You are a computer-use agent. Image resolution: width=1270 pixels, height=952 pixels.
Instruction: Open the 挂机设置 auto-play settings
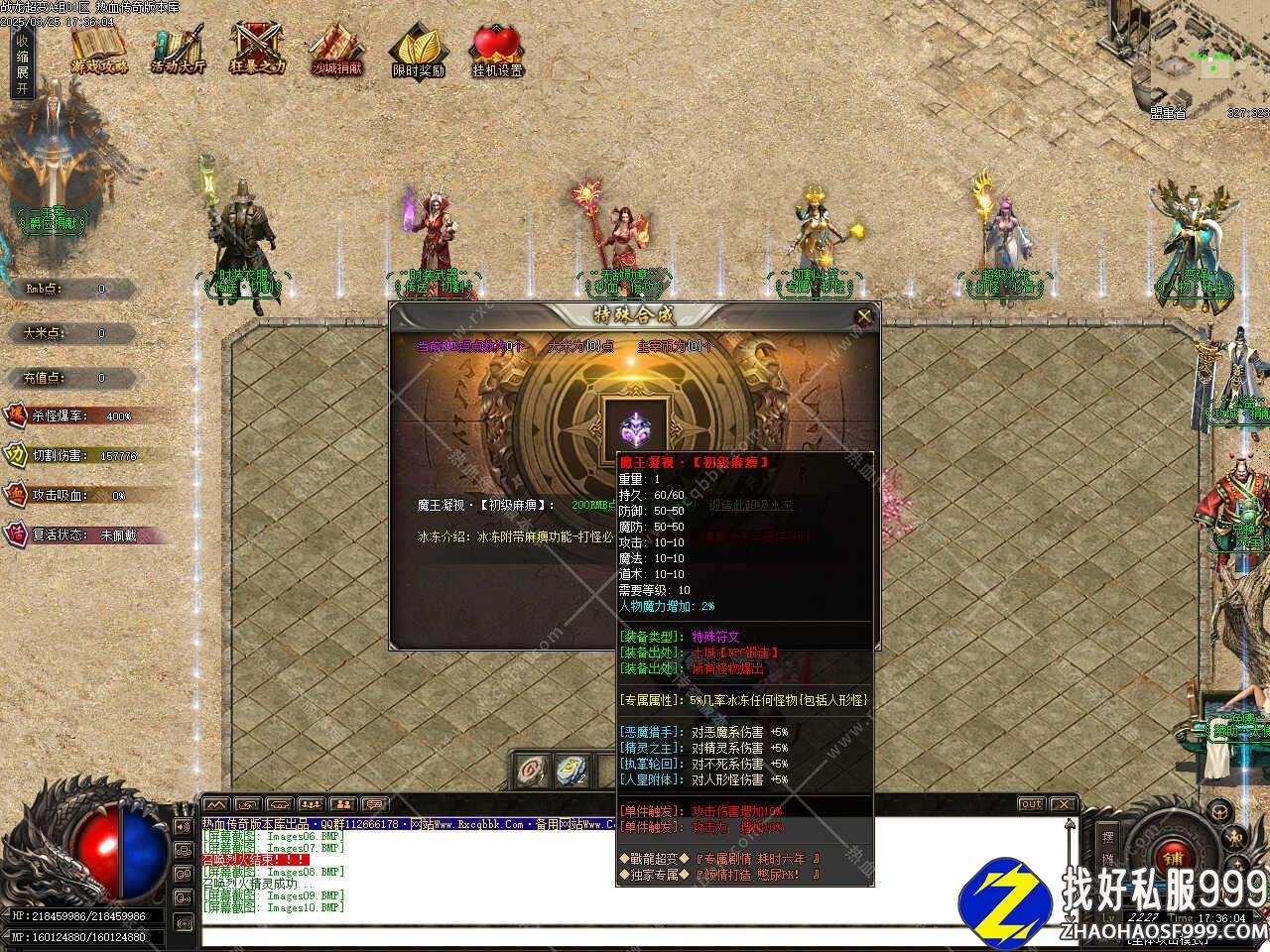click(x=497, y=51)
